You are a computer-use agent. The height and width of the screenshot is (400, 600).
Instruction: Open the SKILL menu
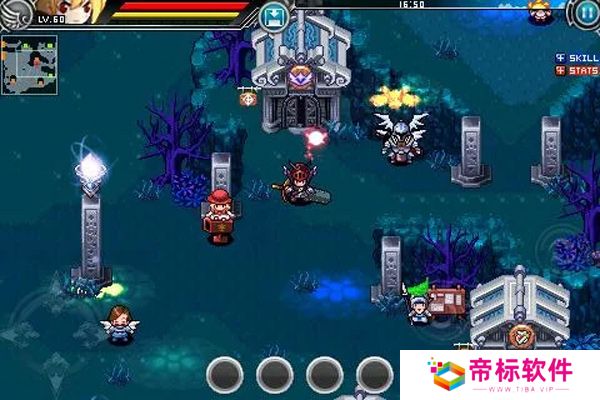tap(577, 58)
